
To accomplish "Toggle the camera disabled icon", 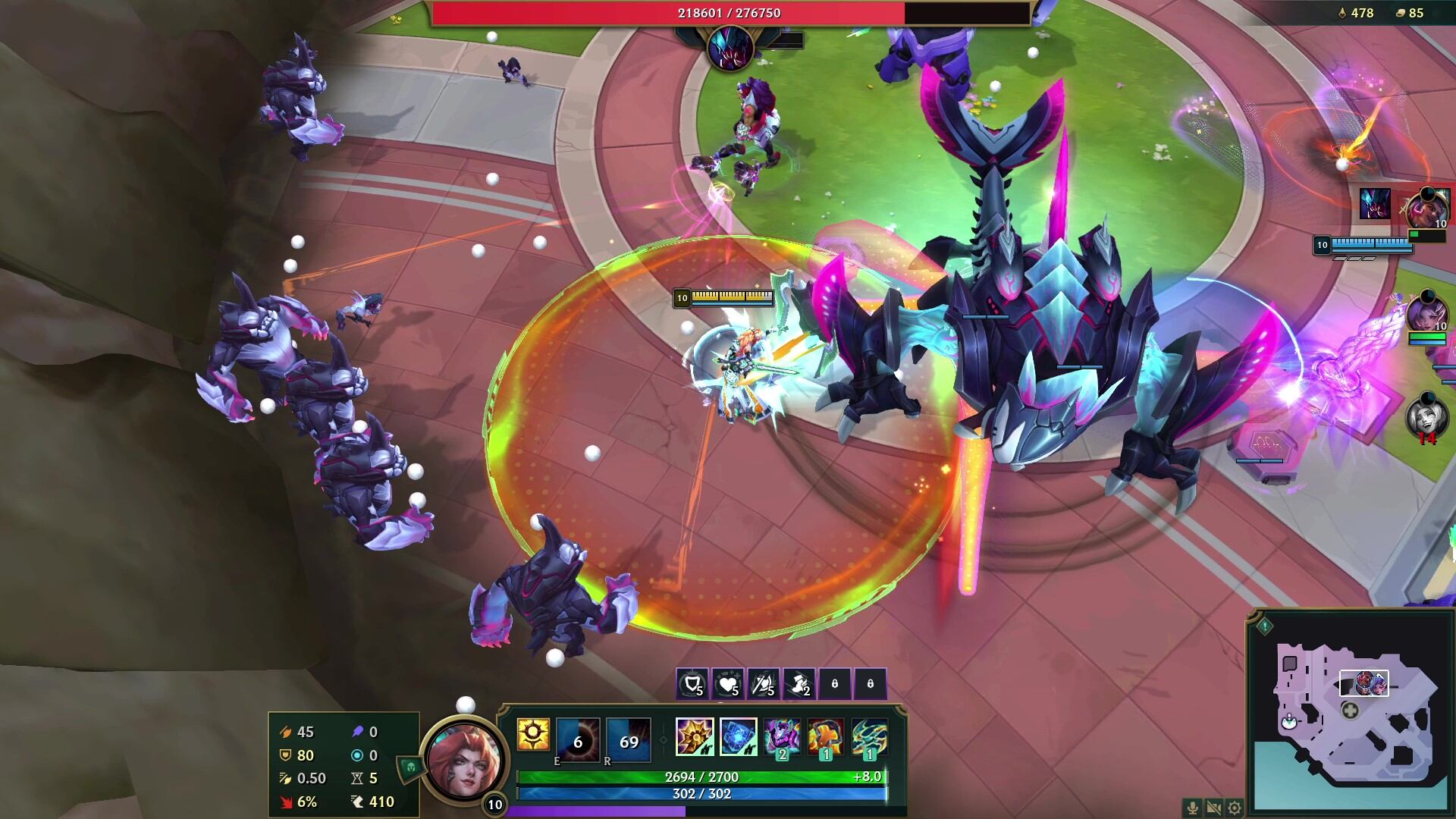I will coord(1213,808).
